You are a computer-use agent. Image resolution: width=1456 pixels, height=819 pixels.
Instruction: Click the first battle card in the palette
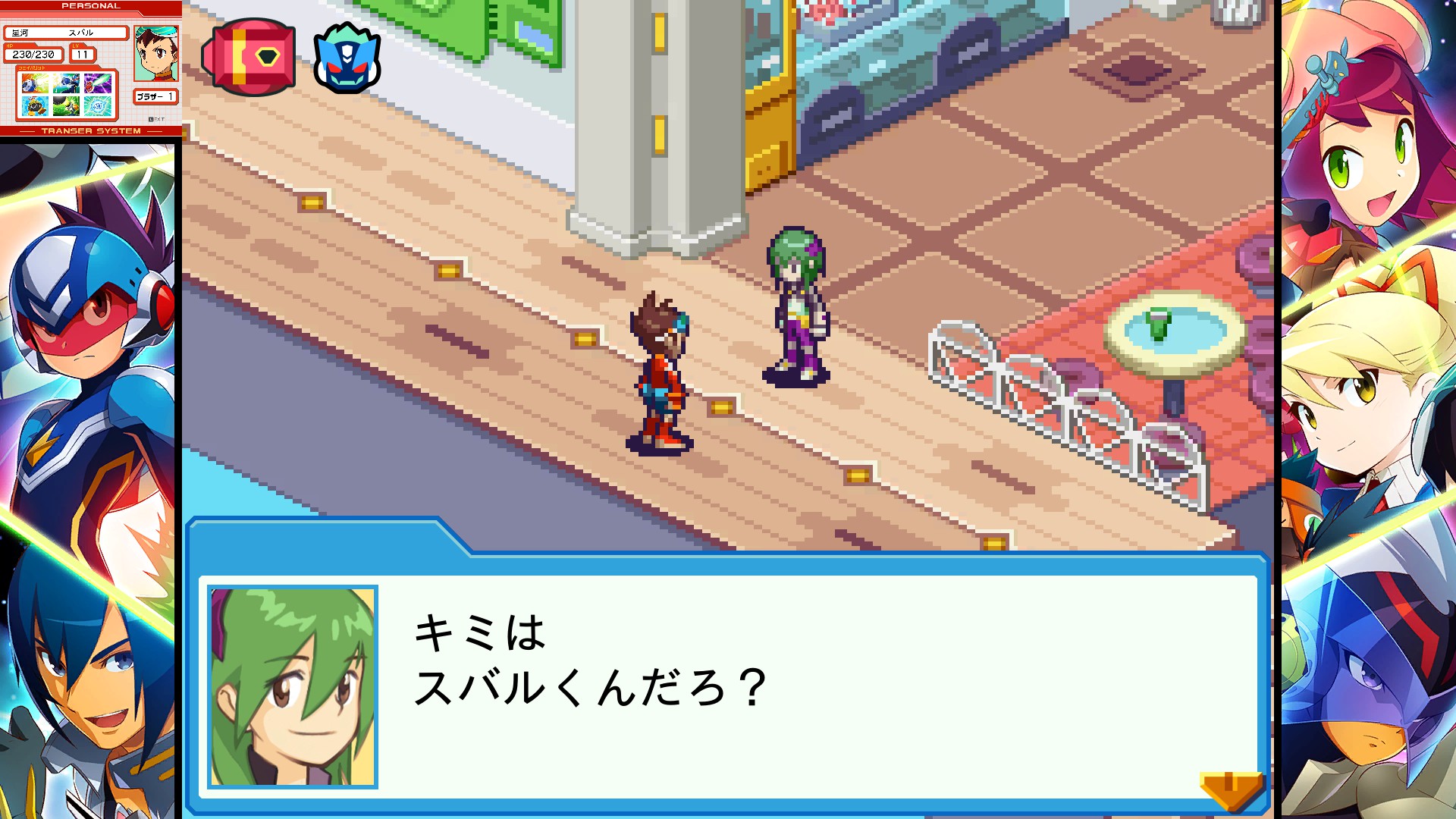[x=33, y=83]
